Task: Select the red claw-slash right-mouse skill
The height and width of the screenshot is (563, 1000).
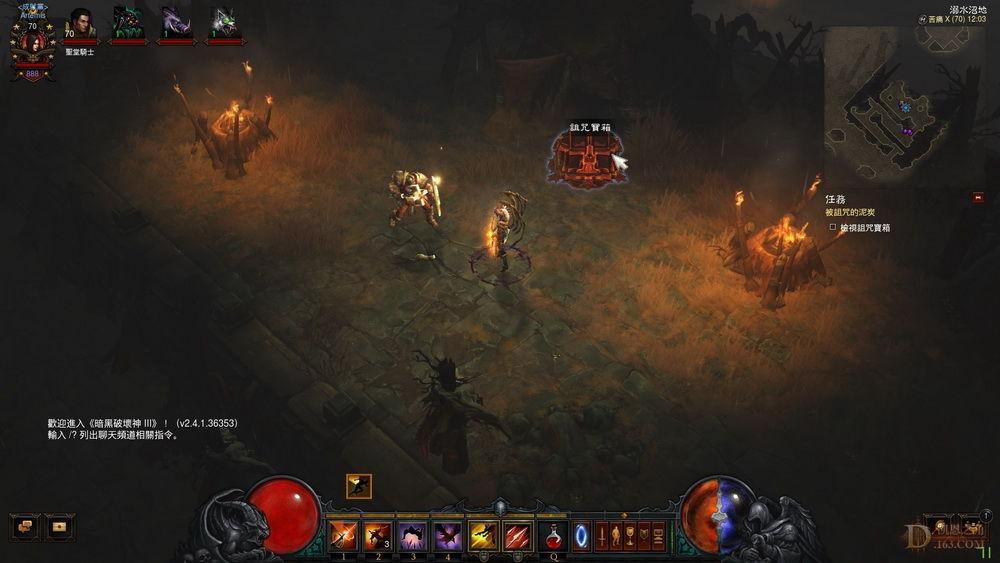Action: coord(518,536)
